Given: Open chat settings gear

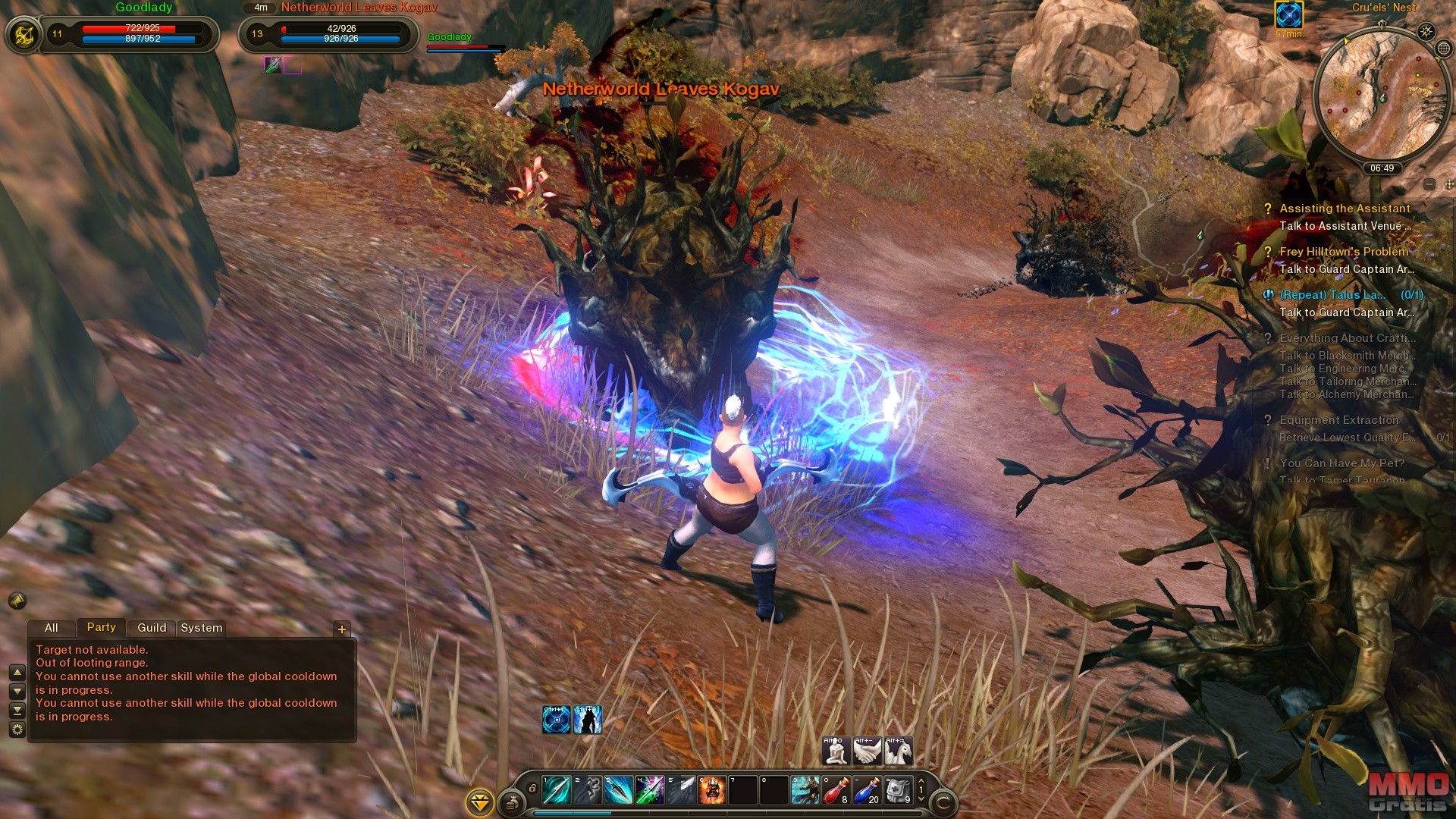Looking at the screenshot, I should tap(17, 730).
